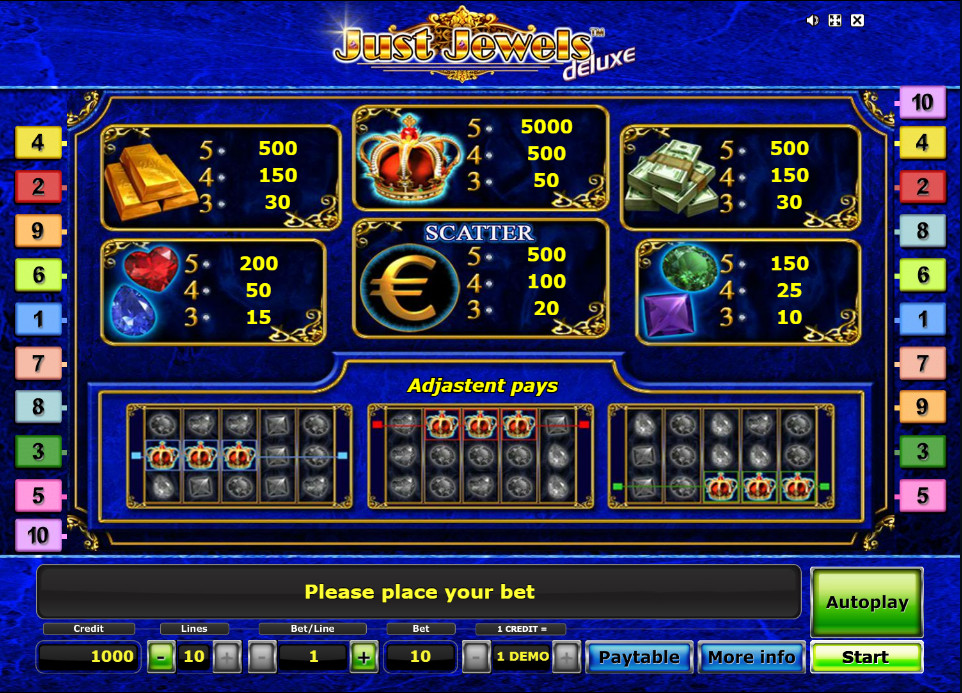962x693 pixels.
Task: Decrease the number of Lines
Action: click(x=160, y=657)
